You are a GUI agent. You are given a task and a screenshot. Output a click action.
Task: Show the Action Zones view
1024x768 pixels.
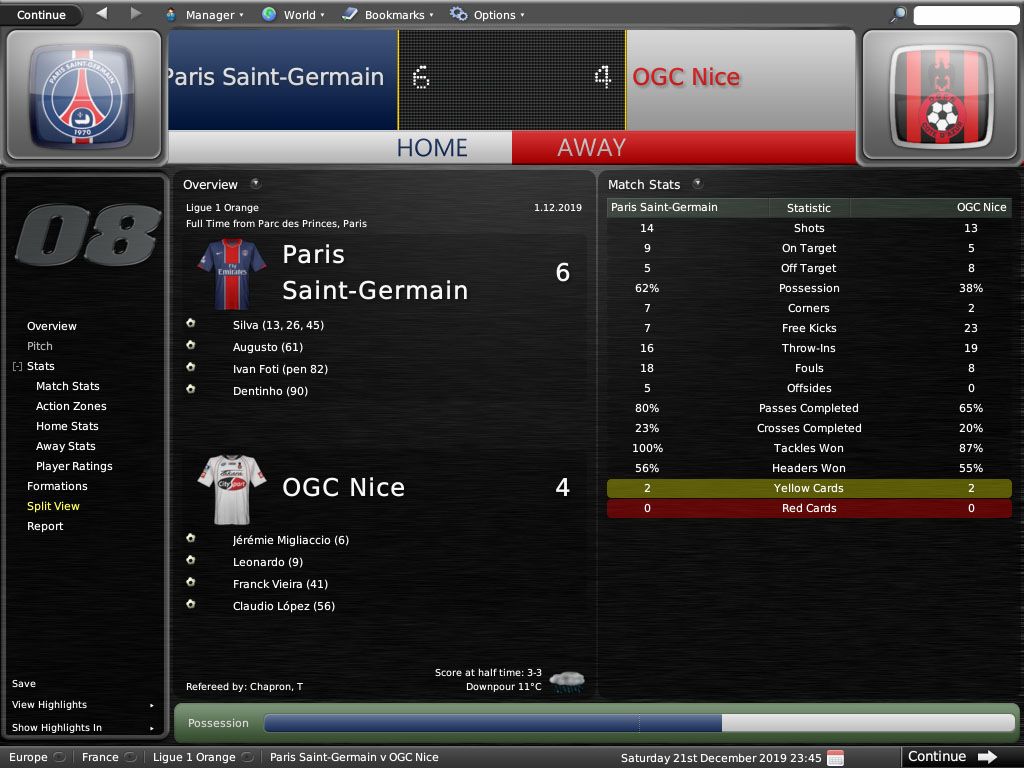click(71, 406)
